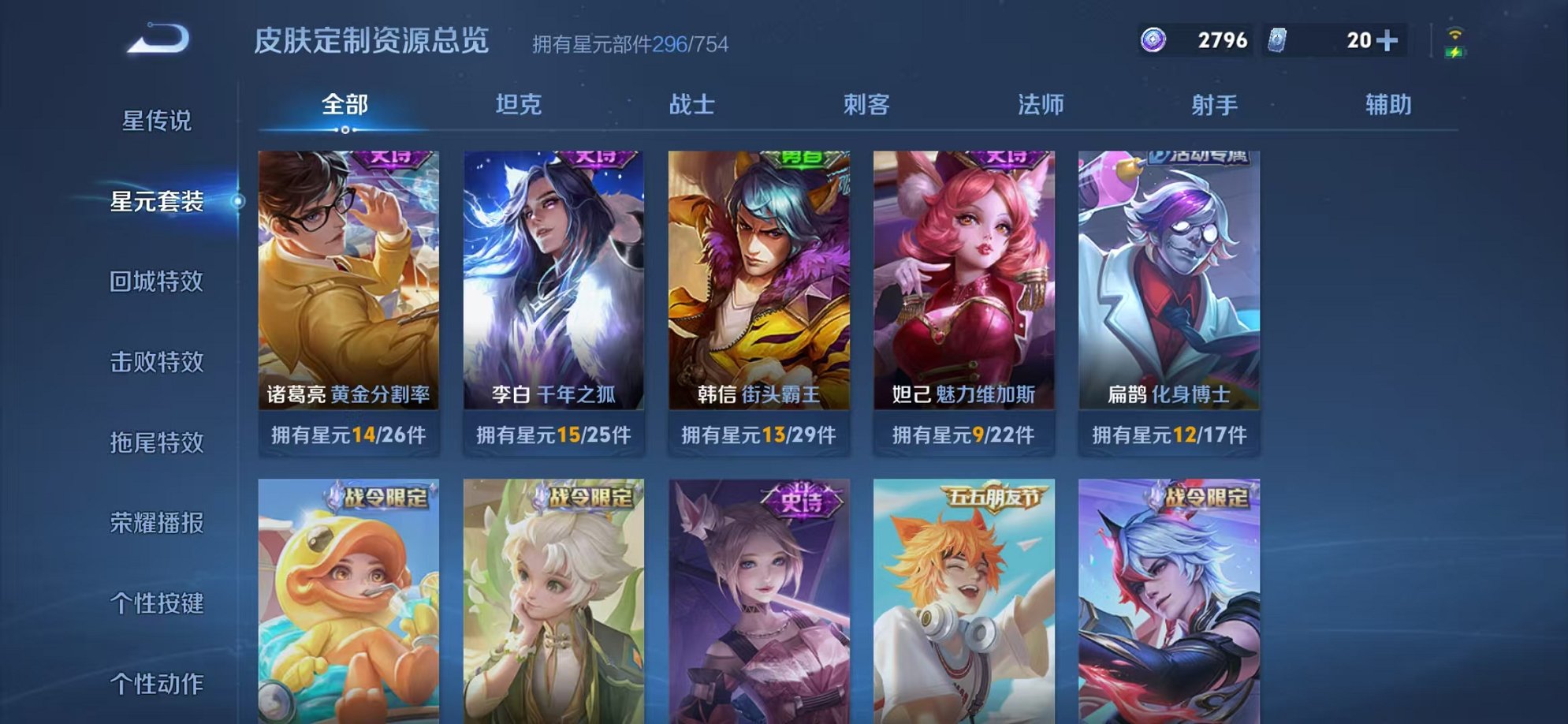Screen dimensions: 1568x724
Task: Switch to the 法师 tab
Action: [x=1042, y=103]
